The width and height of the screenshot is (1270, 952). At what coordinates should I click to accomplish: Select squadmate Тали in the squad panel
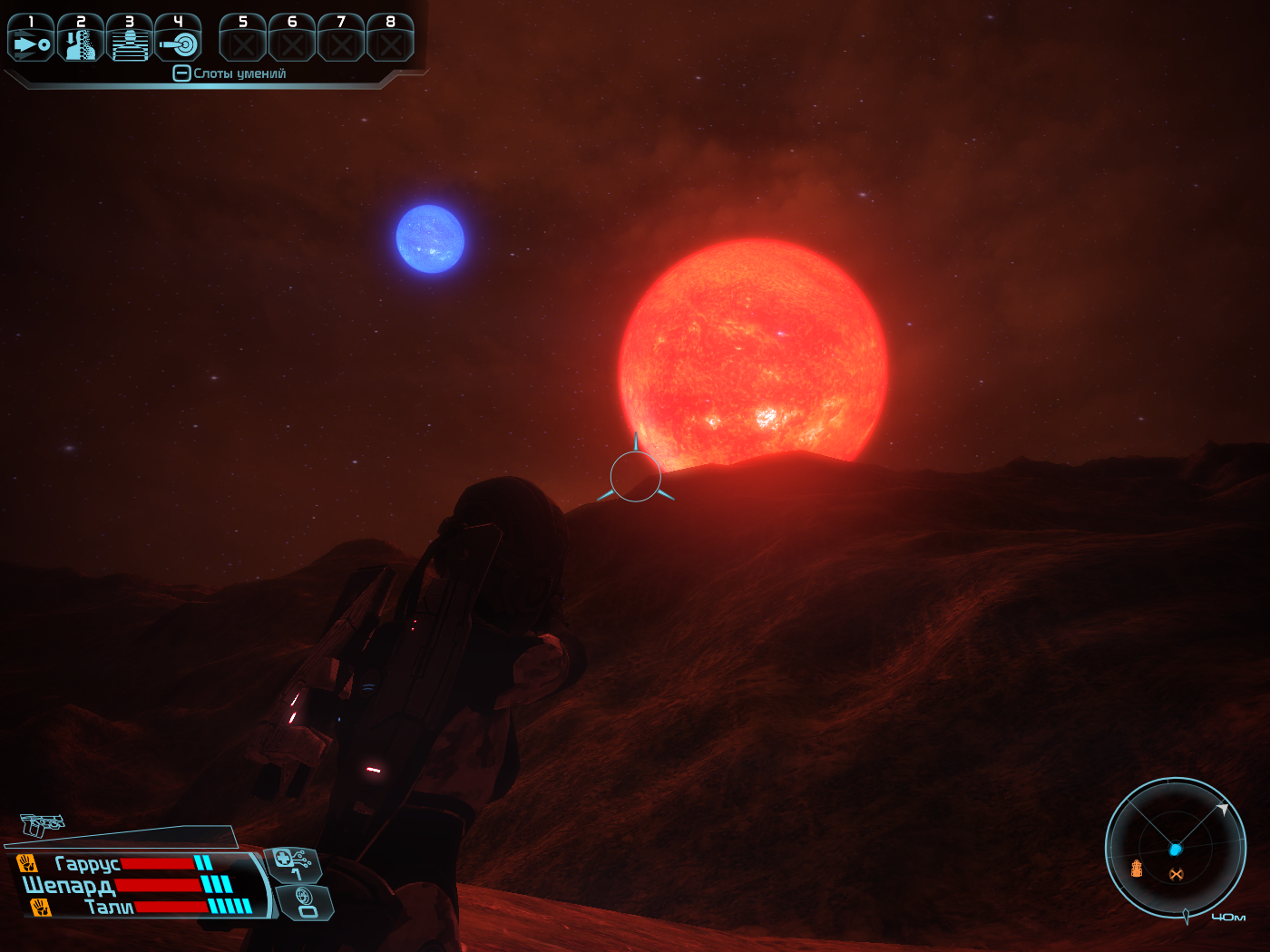(108, 907)
